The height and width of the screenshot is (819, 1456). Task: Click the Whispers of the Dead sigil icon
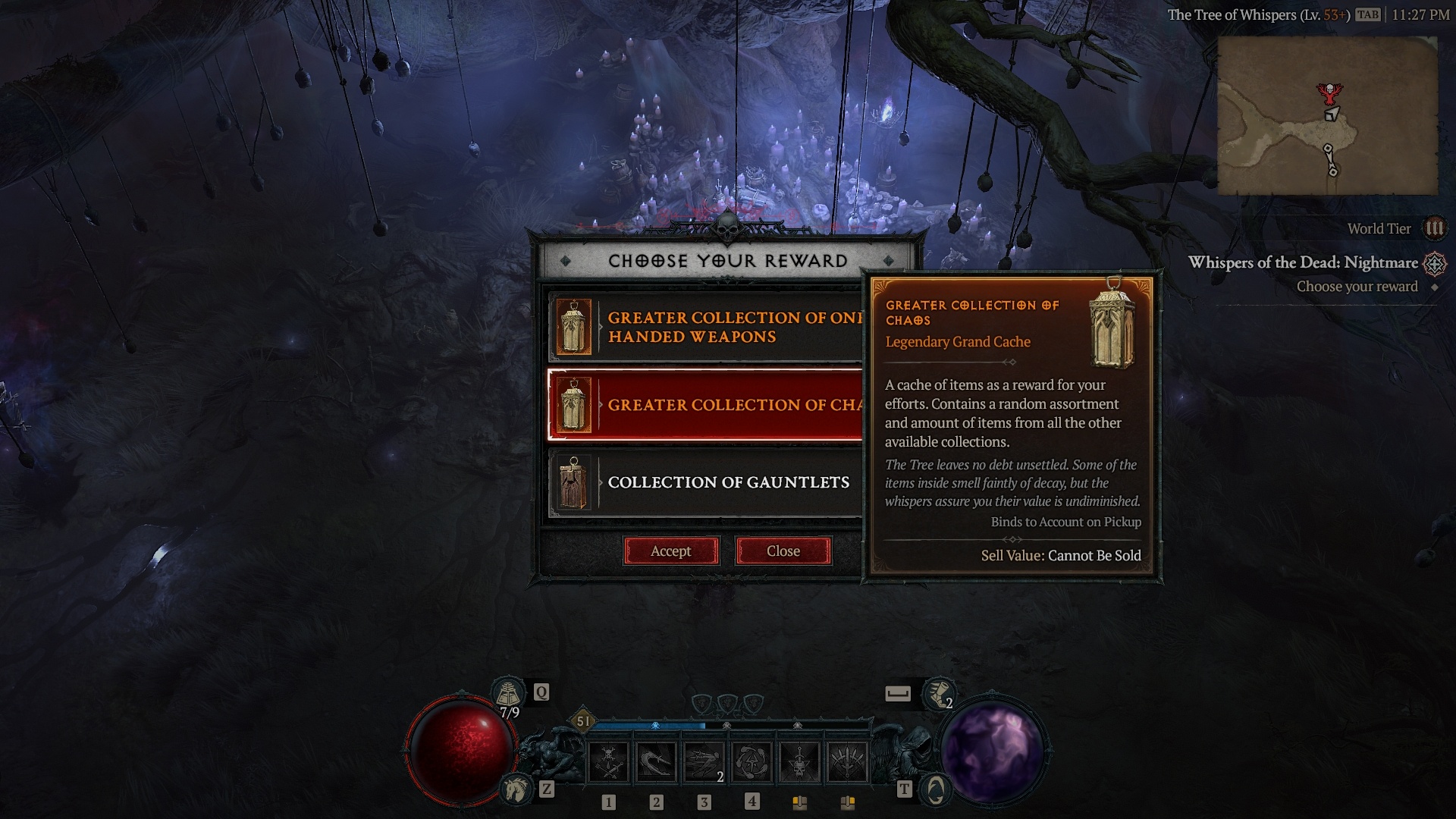tap(1435, 264)
